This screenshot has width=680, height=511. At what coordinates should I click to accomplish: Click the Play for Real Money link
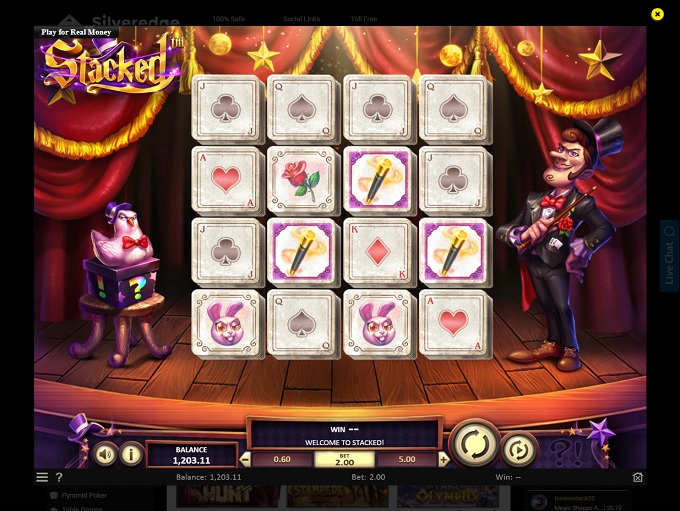click(x=76, y=32)
